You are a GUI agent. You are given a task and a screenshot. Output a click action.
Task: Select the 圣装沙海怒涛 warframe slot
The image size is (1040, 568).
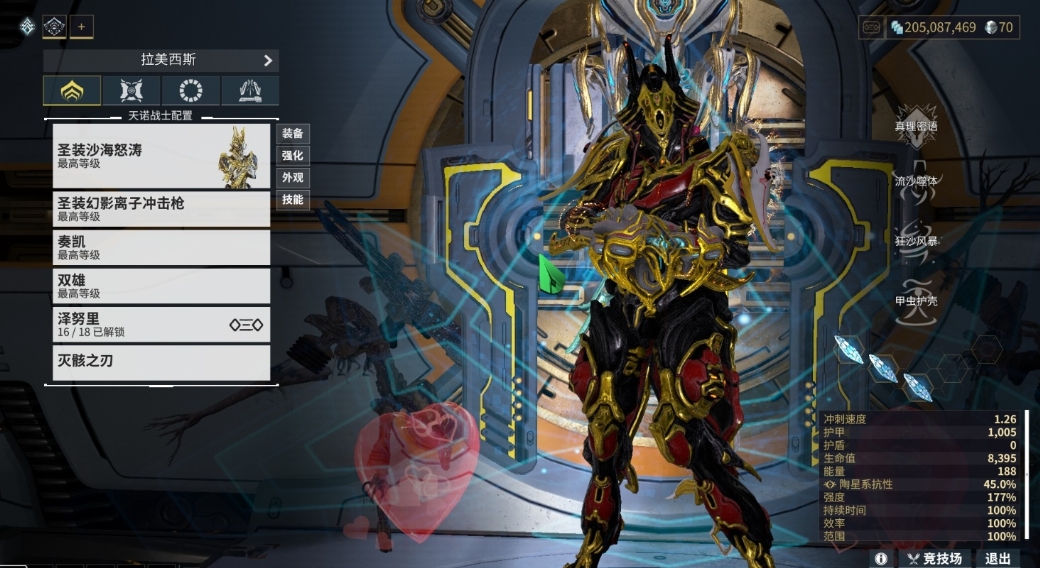pyautogui.click(x=161, y=156)
